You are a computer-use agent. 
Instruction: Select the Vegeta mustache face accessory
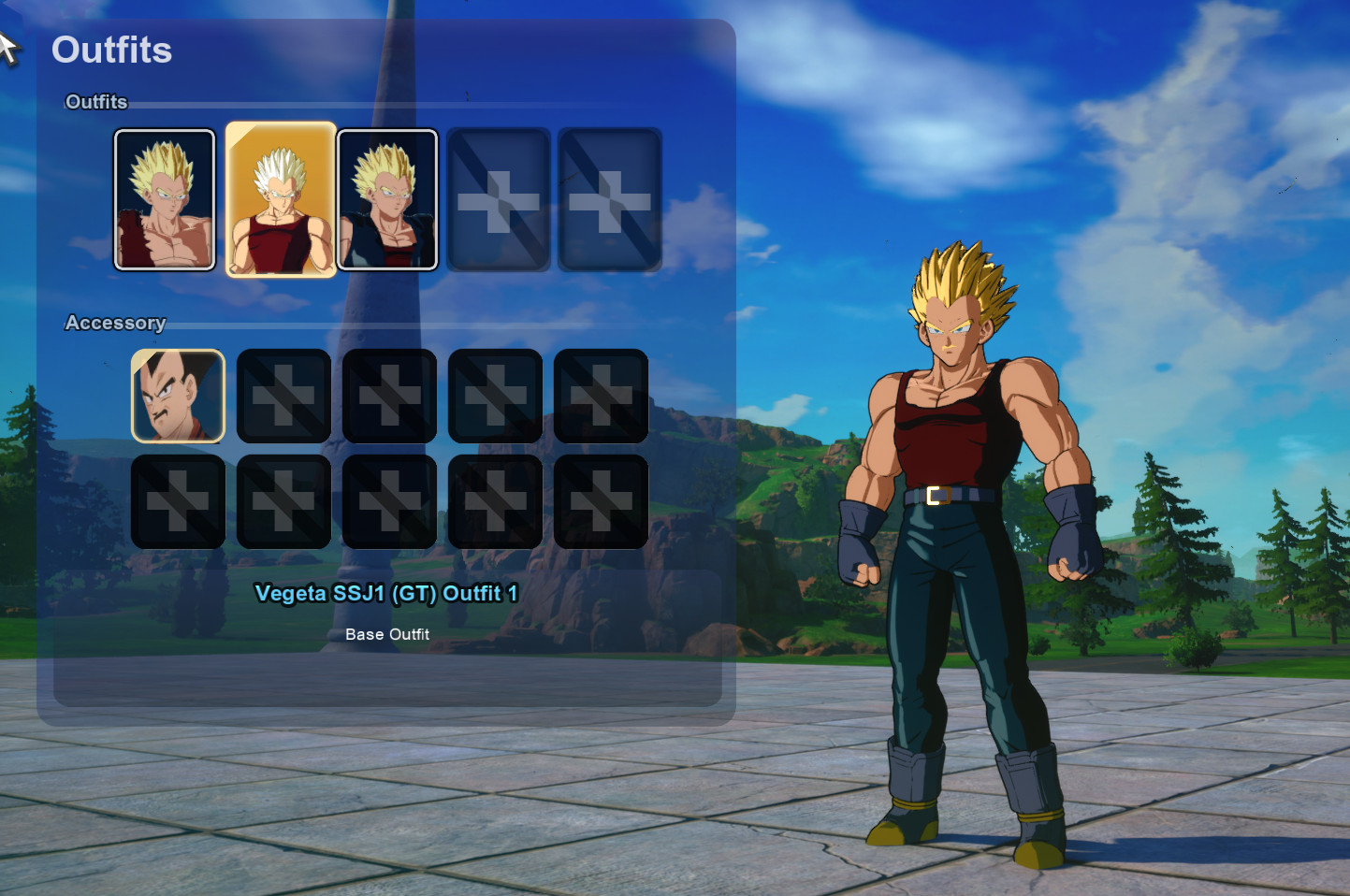[178, 397]
